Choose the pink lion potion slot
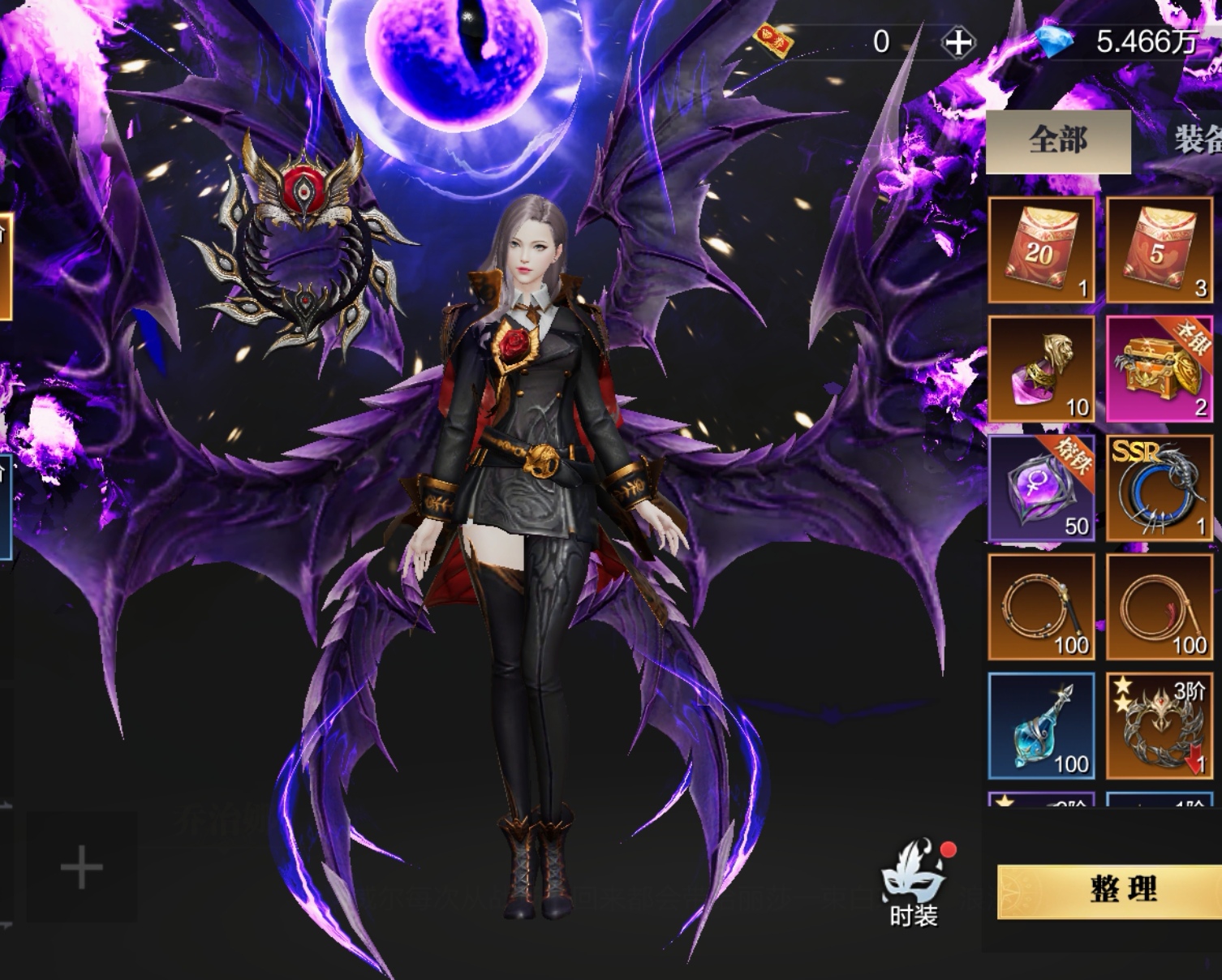Screen dimensions: 1222x980 coord(1041,369)
